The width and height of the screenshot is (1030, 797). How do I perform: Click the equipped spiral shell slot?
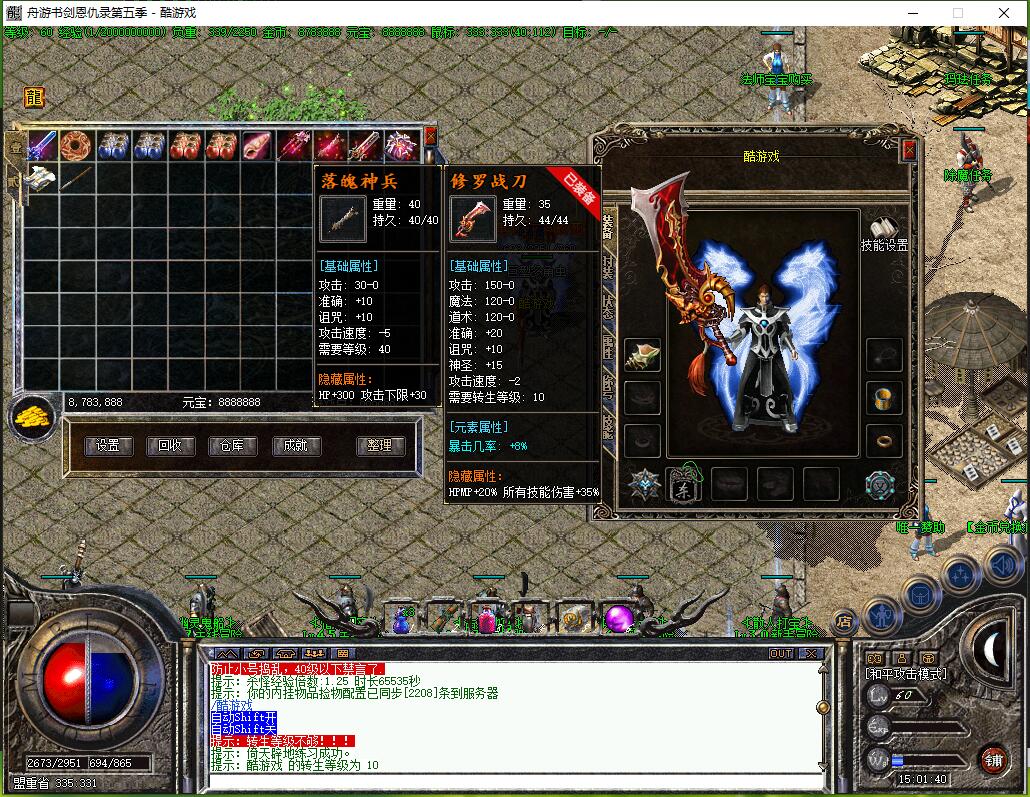642,355
